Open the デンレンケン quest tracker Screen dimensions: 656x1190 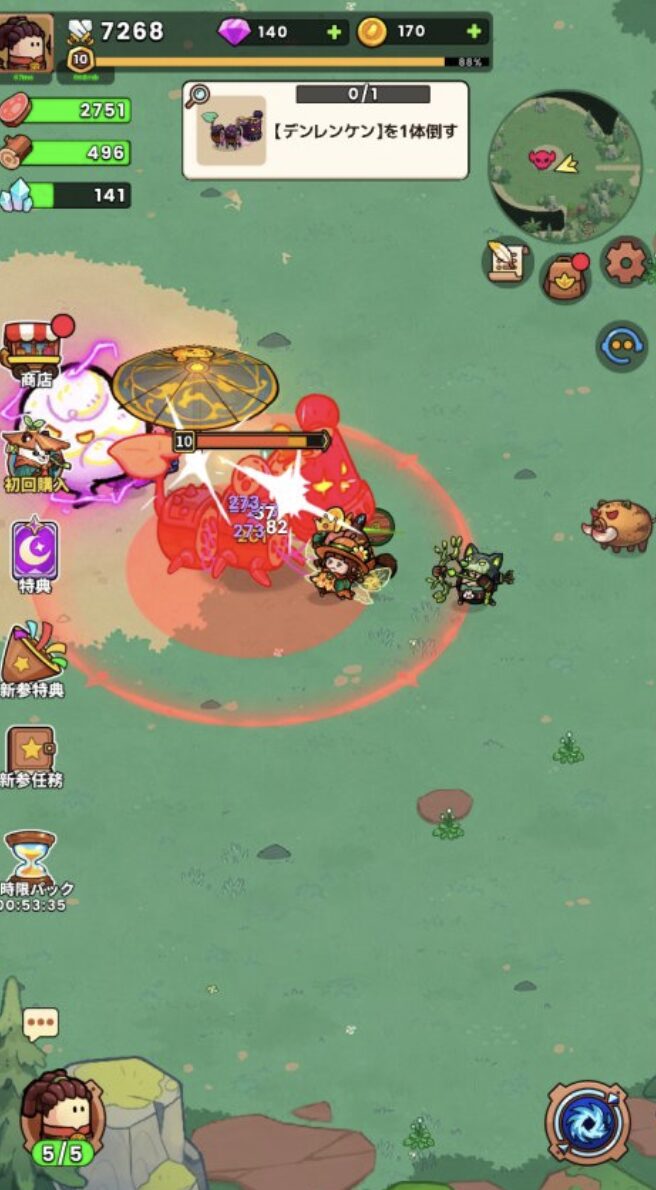[325, 130]
